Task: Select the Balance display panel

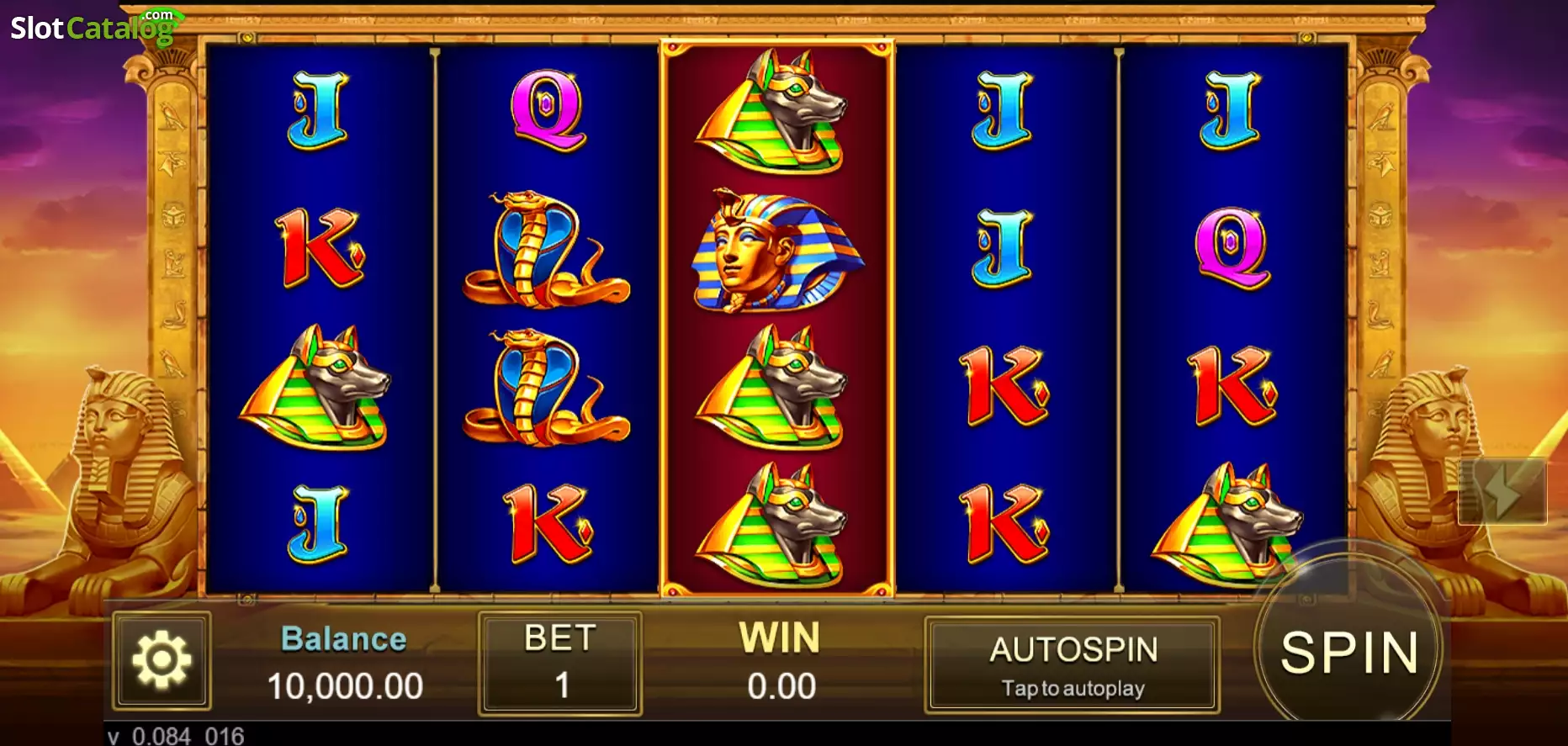Action: [343, 664]
